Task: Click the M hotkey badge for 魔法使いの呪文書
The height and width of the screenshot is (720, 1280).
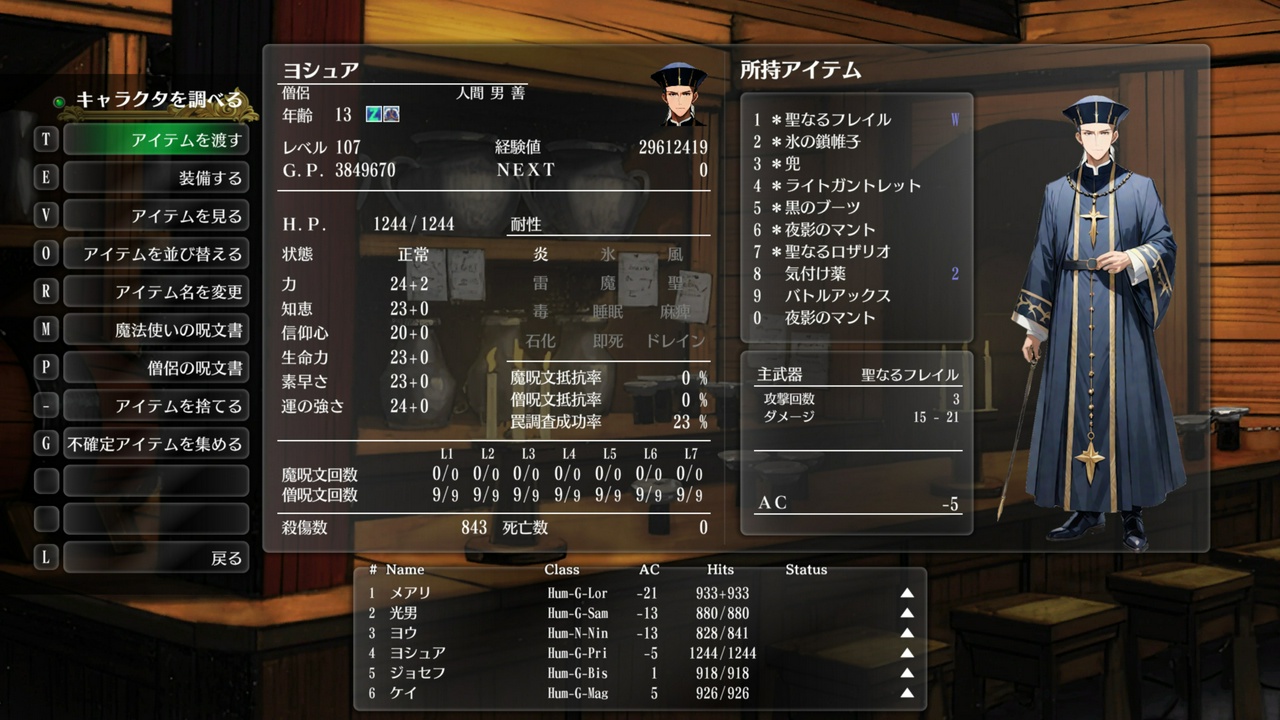Action: 44,328
